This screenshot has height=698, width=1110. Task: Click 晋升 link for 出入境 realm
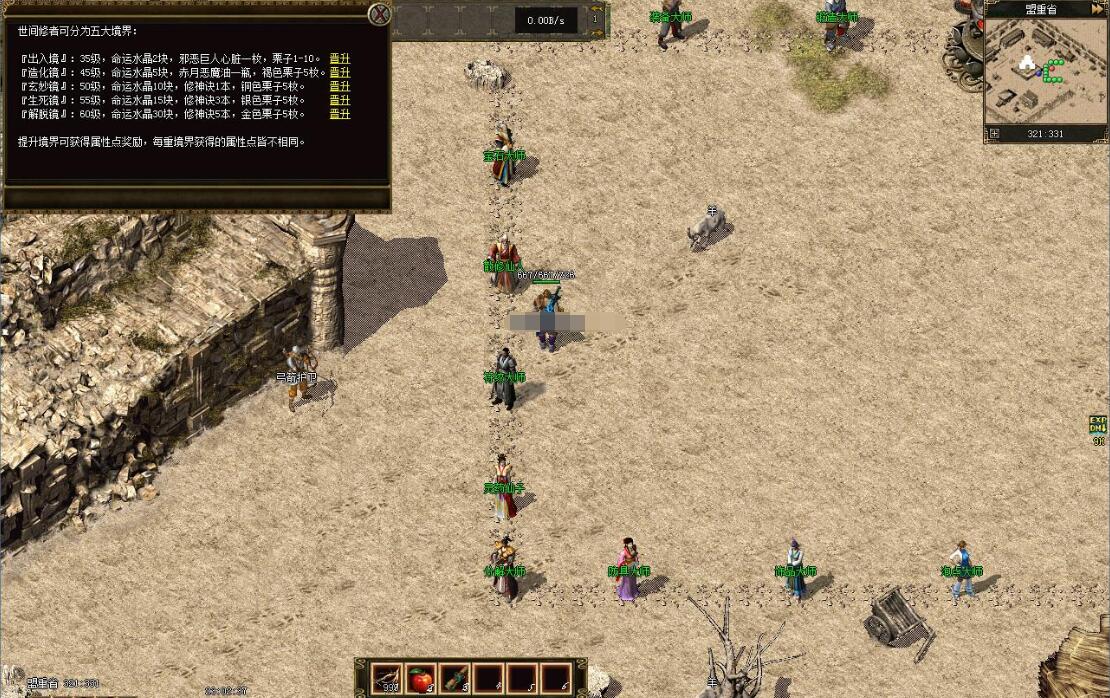coord(340,58)
